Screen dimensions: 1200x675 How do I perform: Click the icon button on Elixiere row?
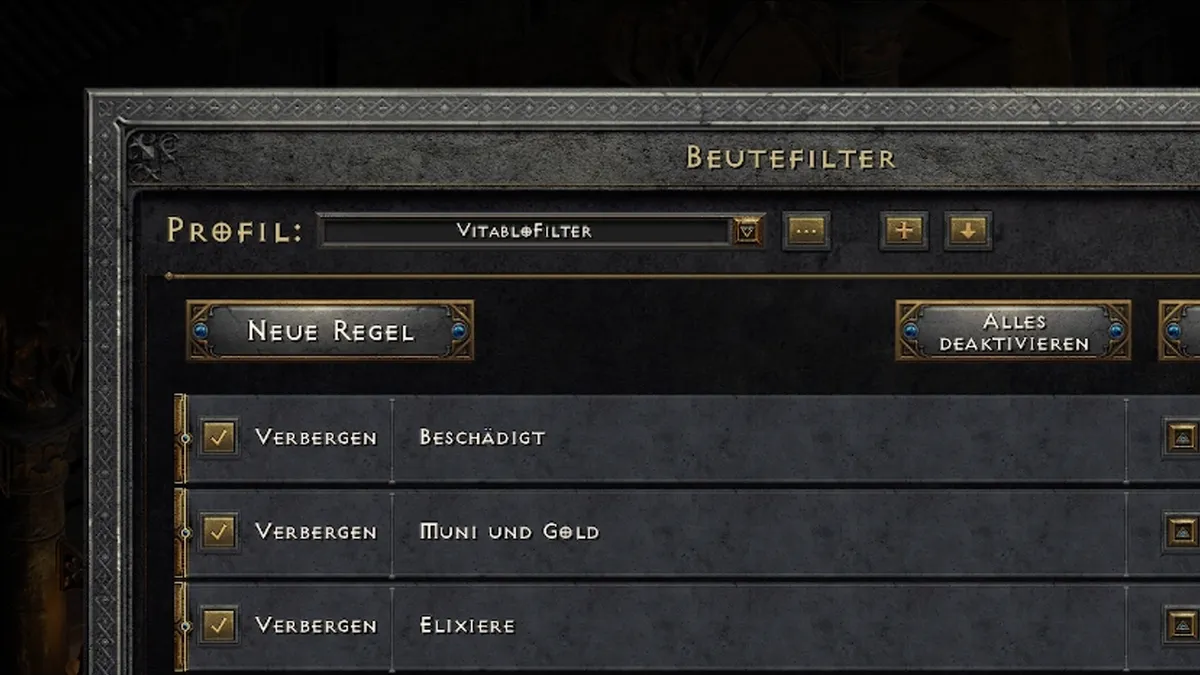pyautogui.click(x=1182, y=626)
